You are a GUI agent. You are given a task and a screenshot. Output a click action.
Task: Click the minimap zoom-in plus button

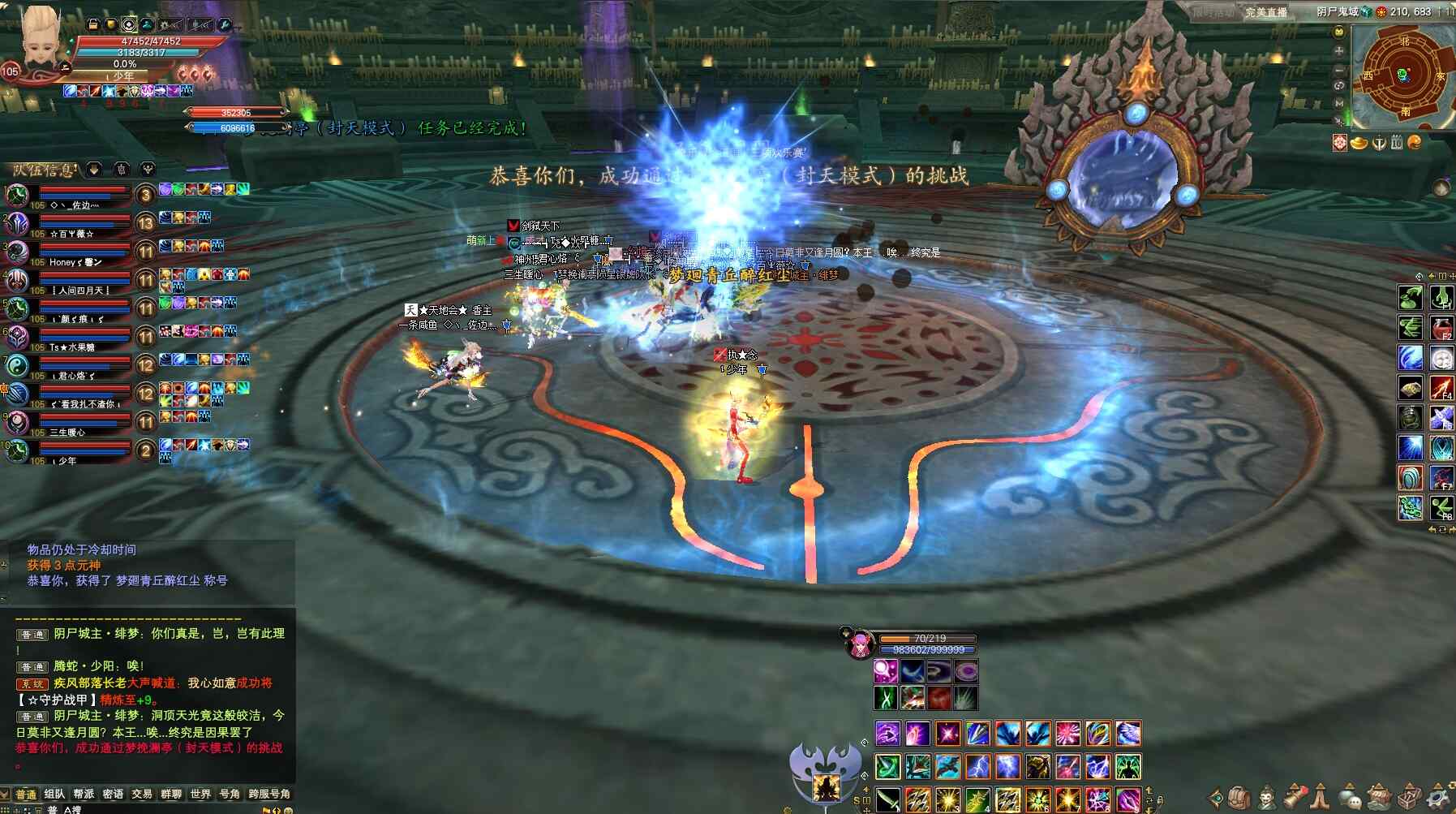pos(1339,50)
